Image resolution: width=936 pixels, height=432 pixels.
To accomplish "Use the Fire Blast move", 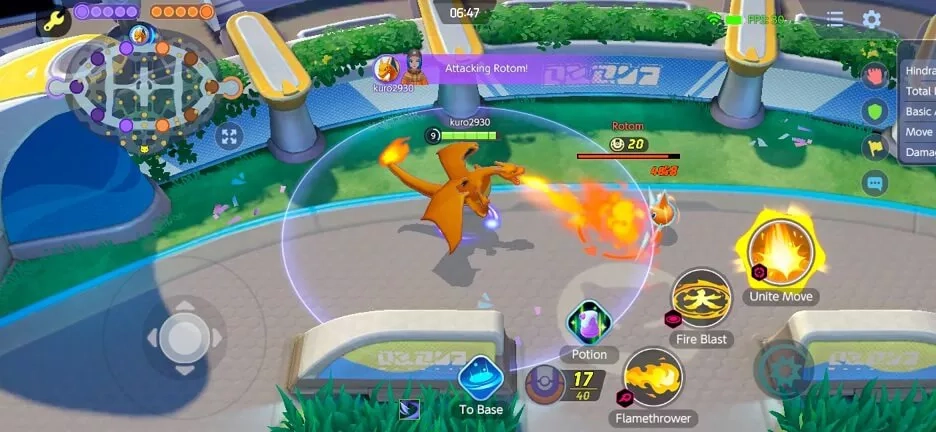I will 701,299.
